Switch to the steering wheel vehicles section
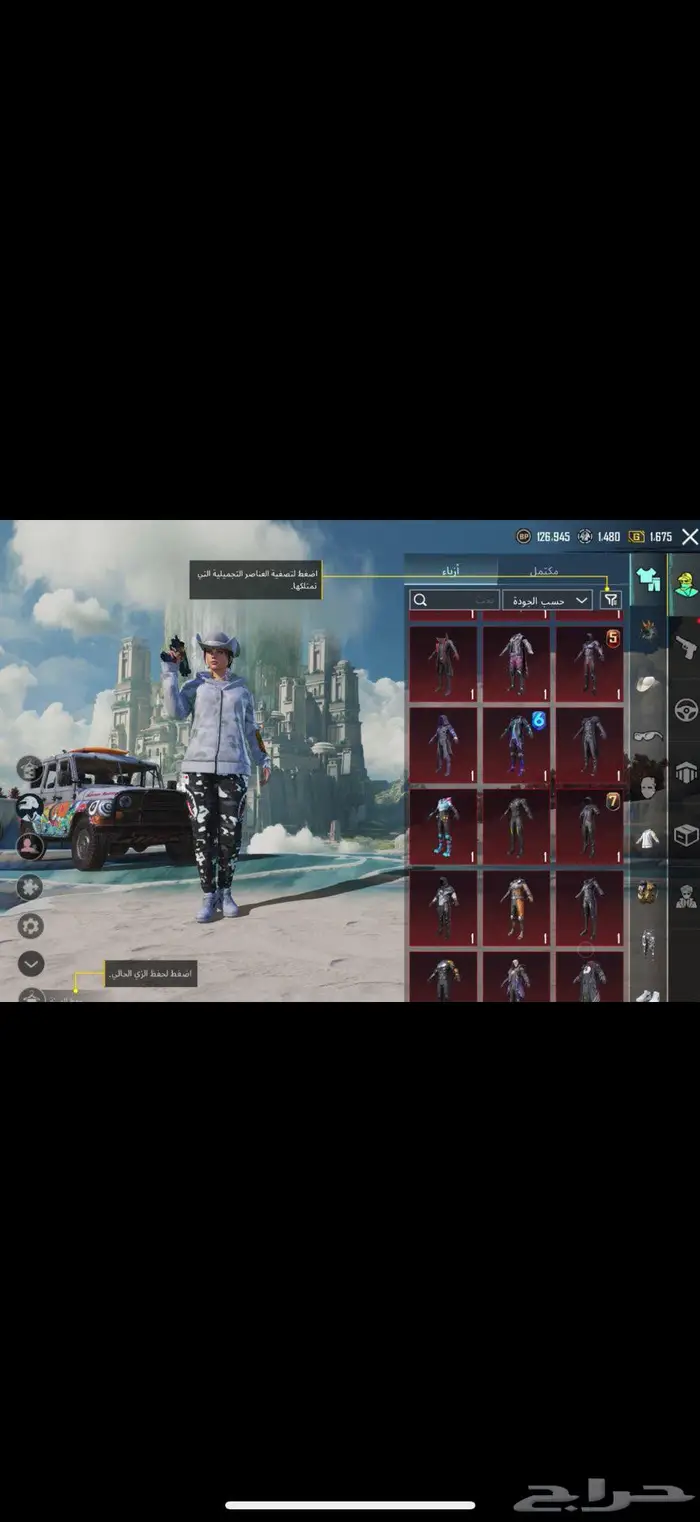This screenshot has width=700, height=1522. 685,711
